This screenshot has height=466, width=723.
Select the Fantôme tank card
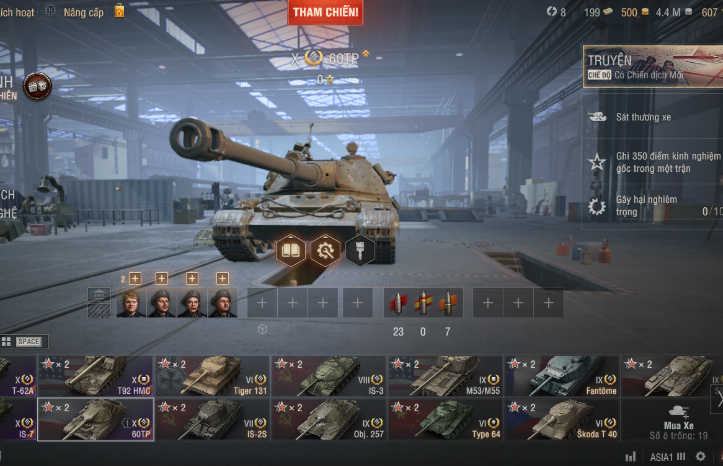pyautogui.click(x=562, y=376)
